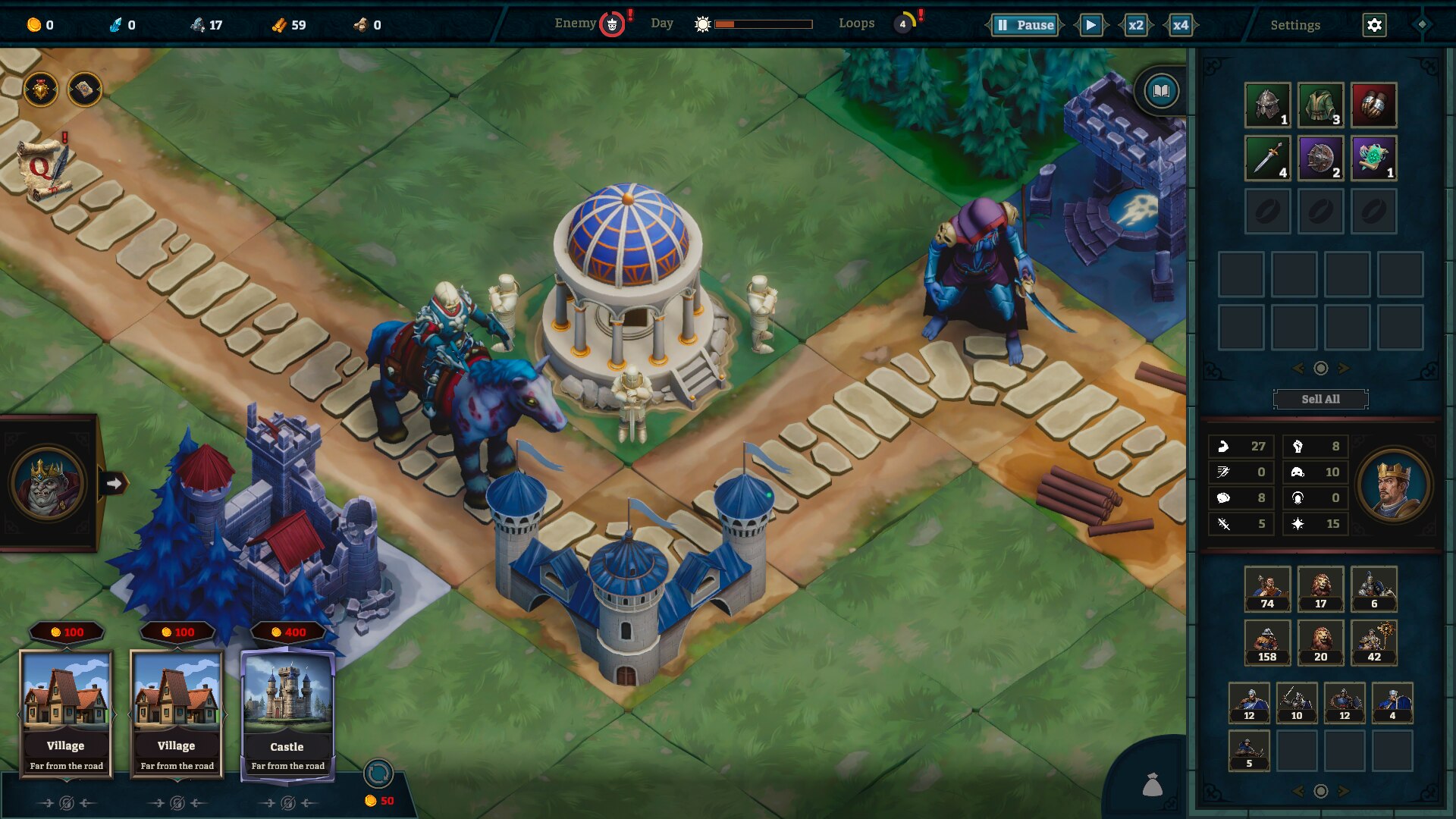The width and height of the screenshot is (1456, 819).
Task: Expand the ogre king panel arrow
Action: (x=115, y=483)
